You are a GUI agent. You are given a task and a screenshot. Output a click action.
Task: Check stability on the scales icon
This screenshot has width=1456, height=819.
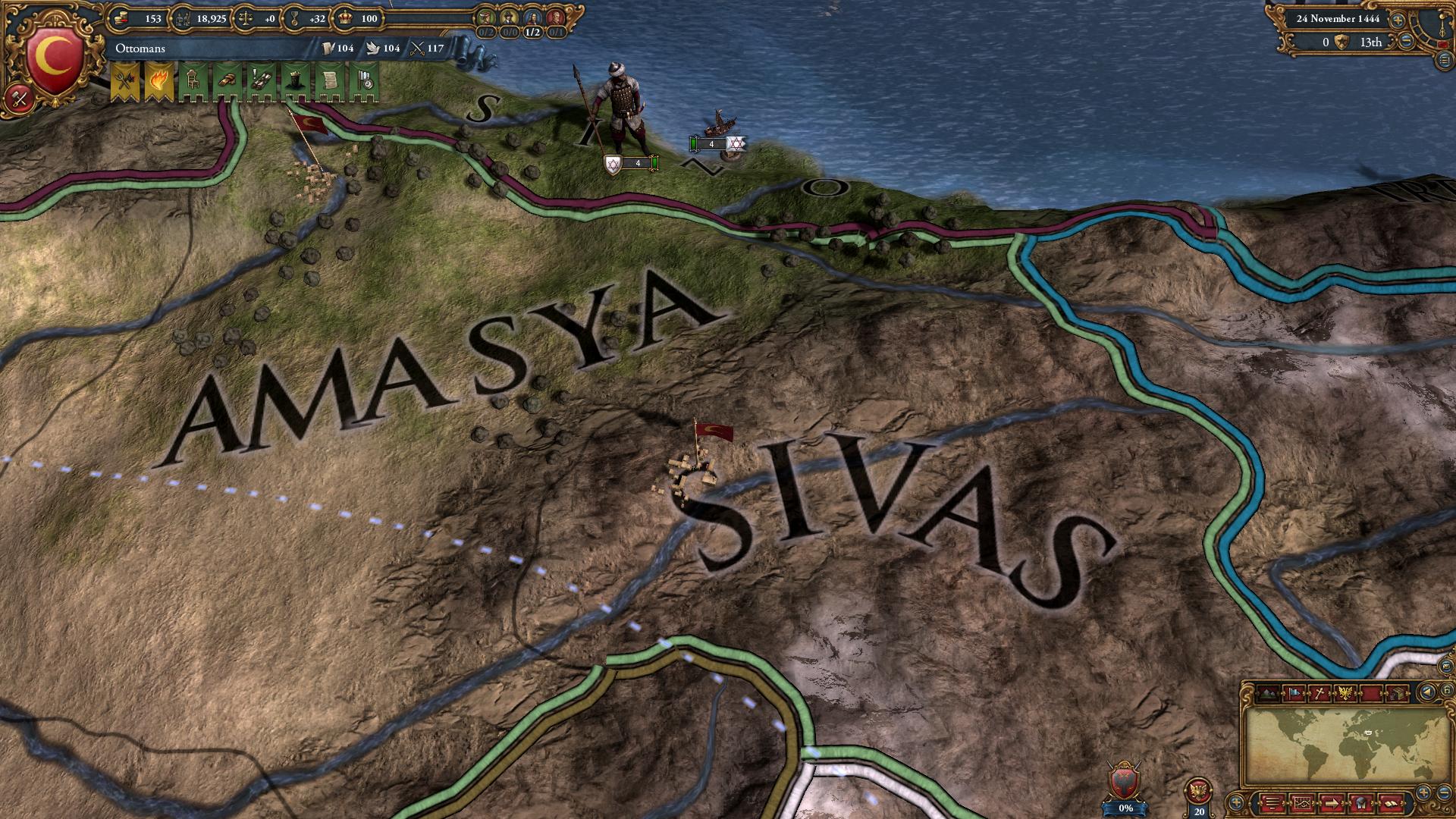[247, 19]
